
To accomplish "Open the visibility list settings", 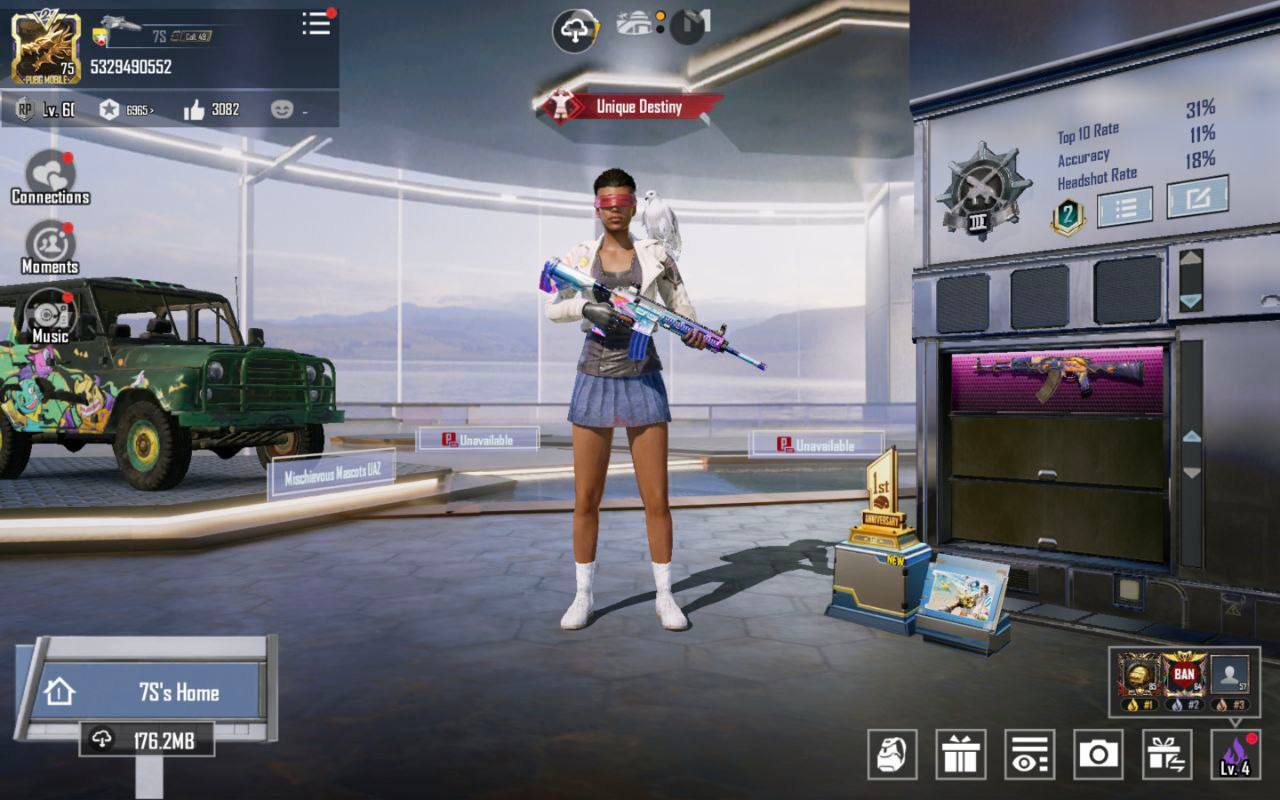I will click(x=1029, y=755).
